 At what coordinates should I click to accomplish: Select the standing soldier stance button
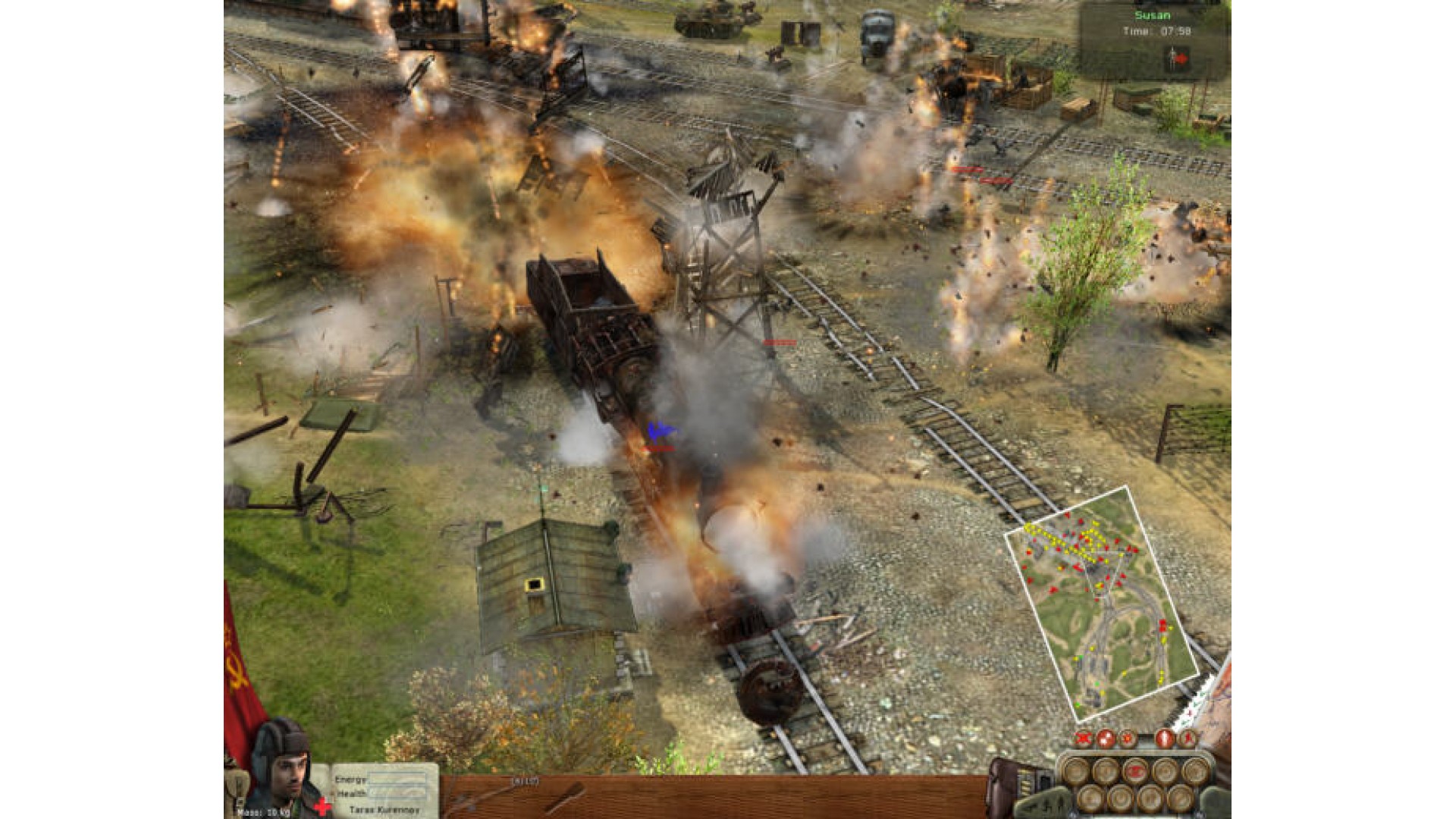point(1165,738)
